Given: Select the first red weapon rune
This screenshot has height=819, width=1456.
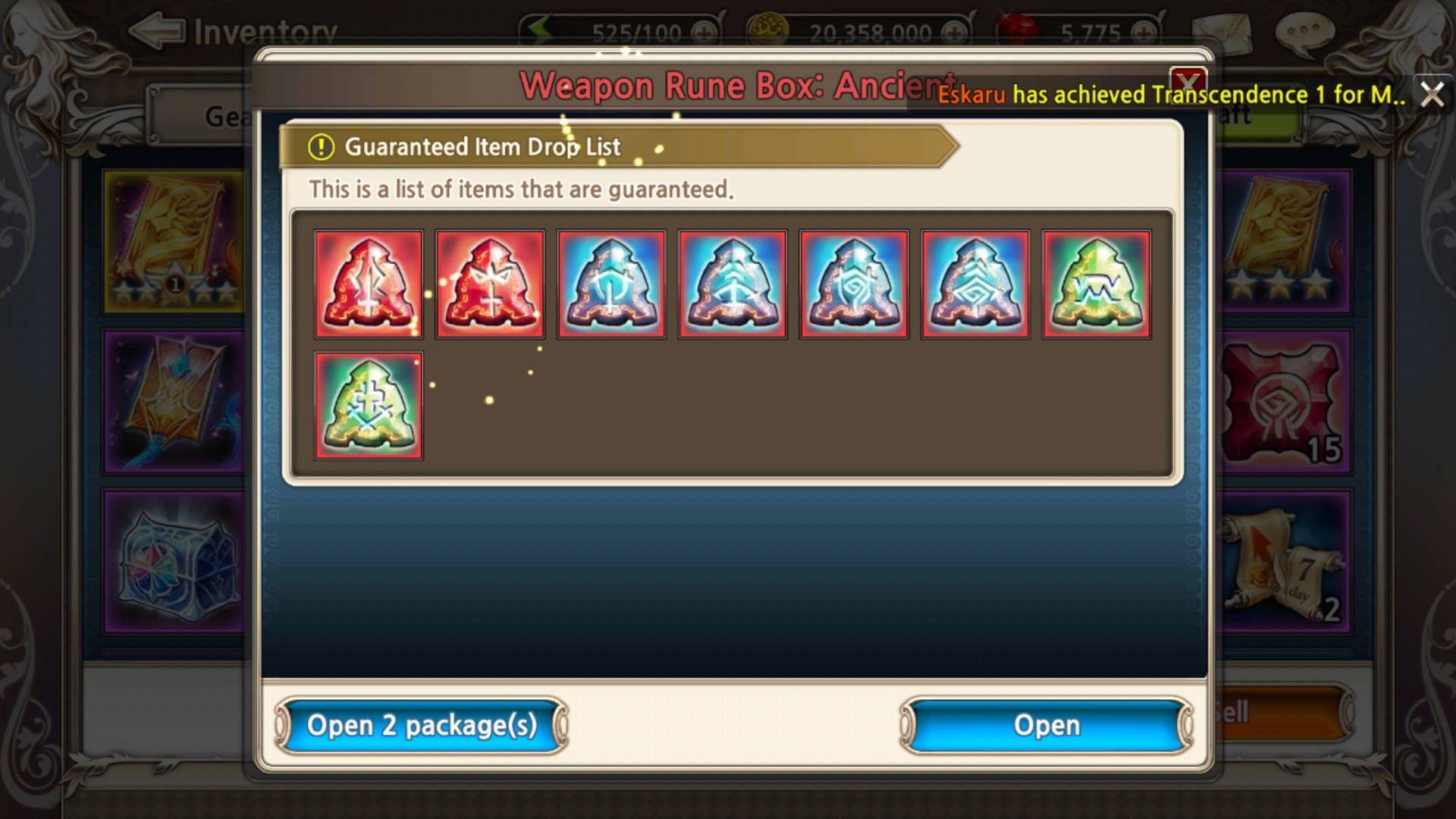Looking at the screenshot, I should click(369, 284).
